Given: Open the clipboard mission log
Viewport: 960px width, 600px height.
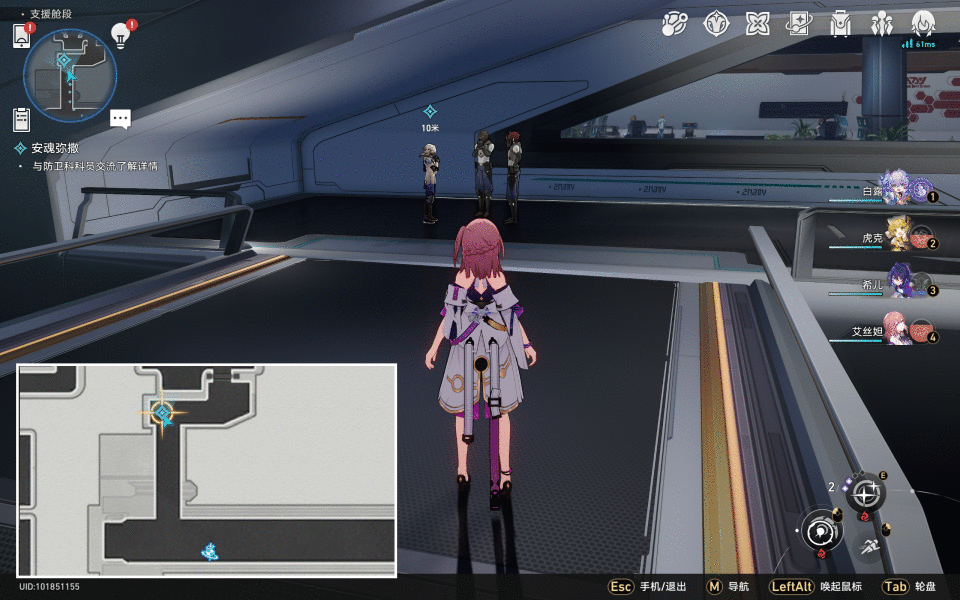Looking at the screenshot, I should (x=22, y=119).
